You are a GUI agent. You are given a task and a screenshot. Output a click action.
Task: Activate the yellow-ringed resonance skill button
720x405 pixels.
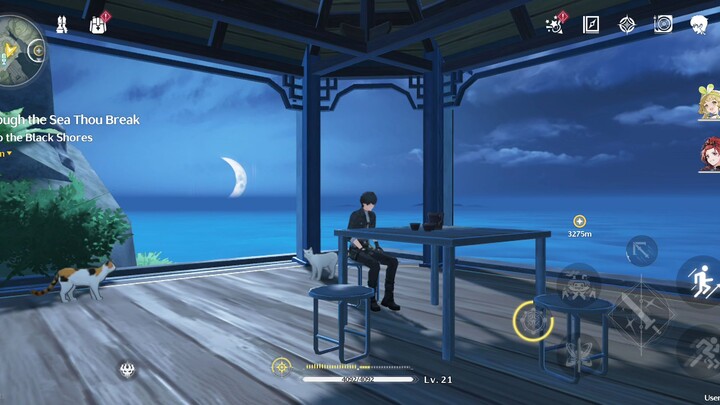pyautogui.click(x=532, y=320)
